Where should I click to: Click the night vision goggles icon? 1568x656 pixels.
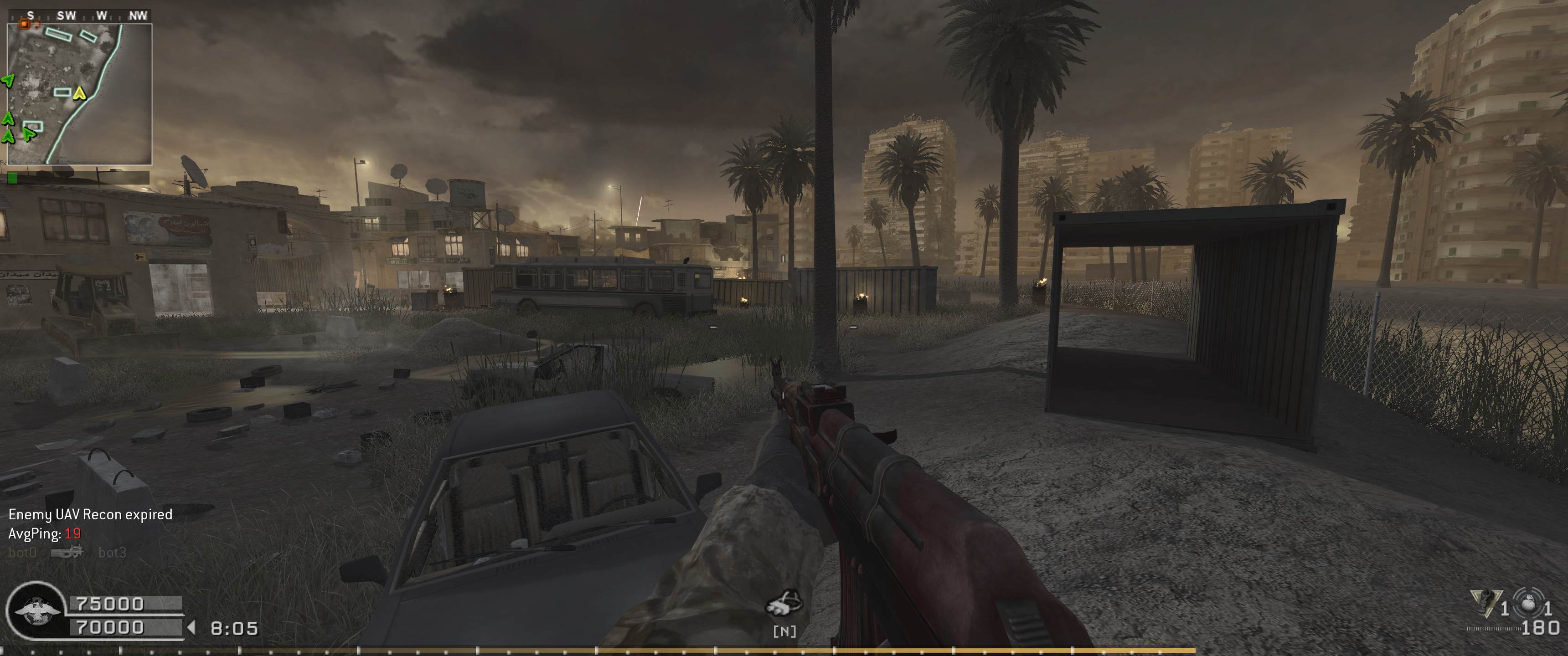click(x=784, y=603)
